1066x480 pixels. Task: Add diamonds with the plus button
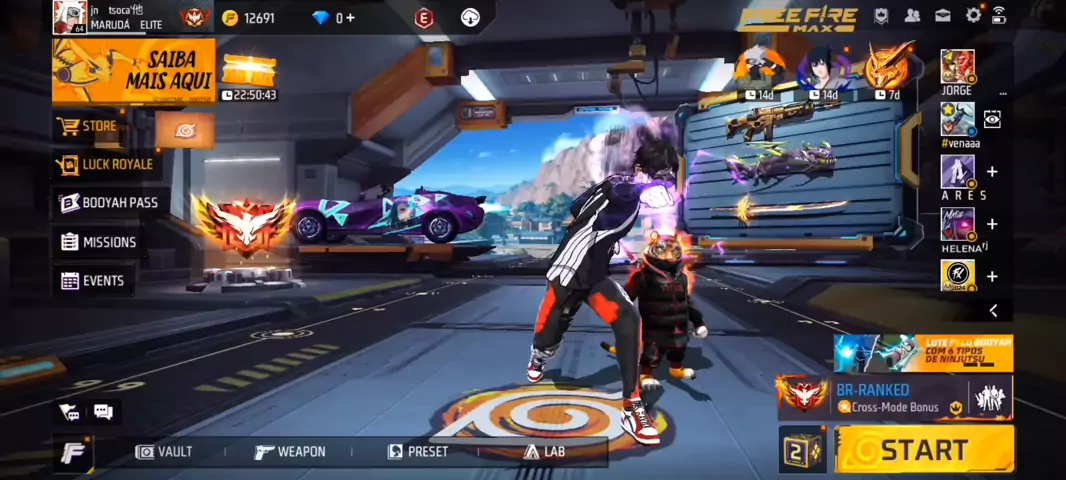click(x=350, y=18)
